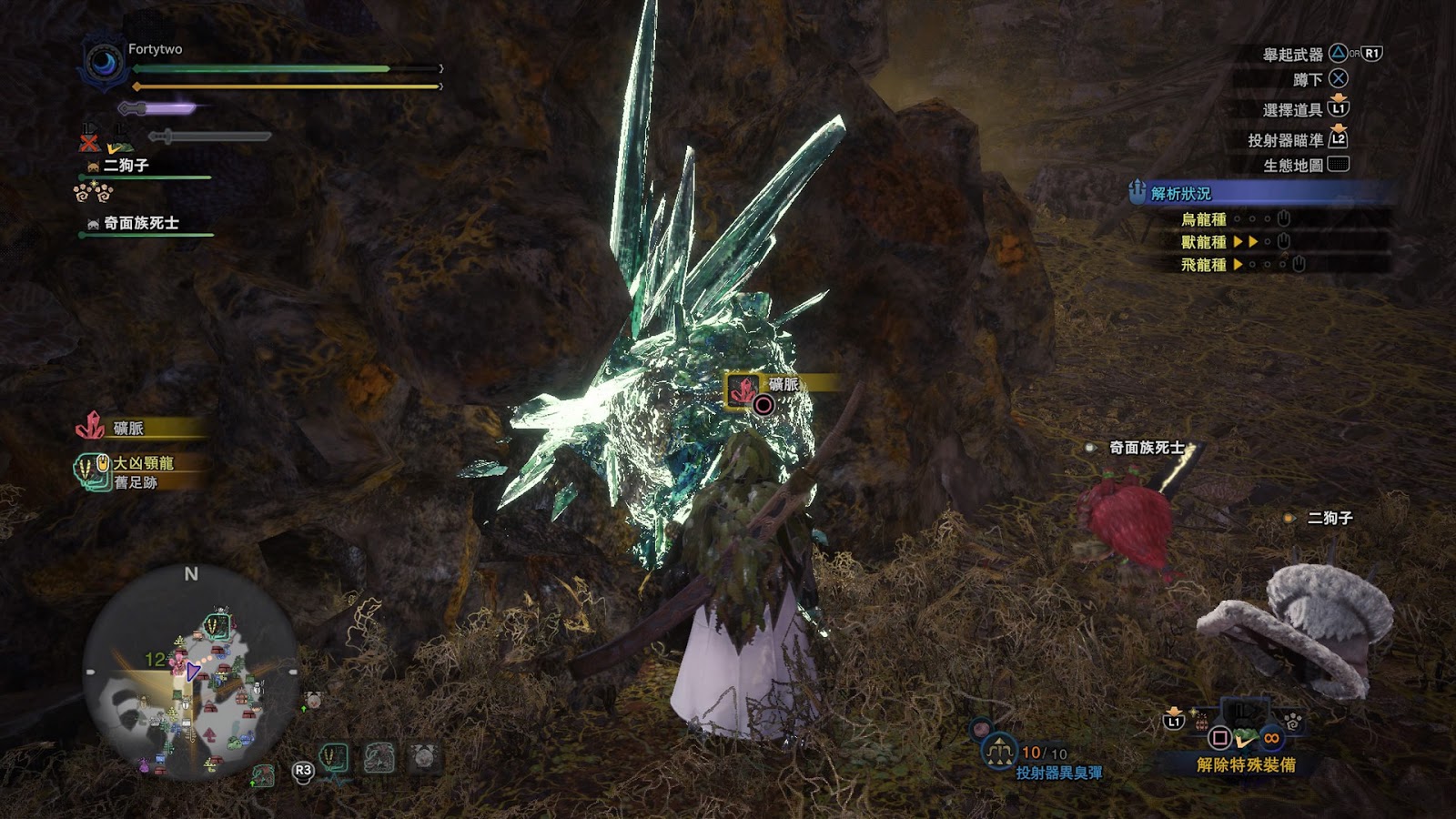Screen dimensions: 1456x819
Task: Select the 奇面族死士 ally status entry
Action: tap(141, 223)
